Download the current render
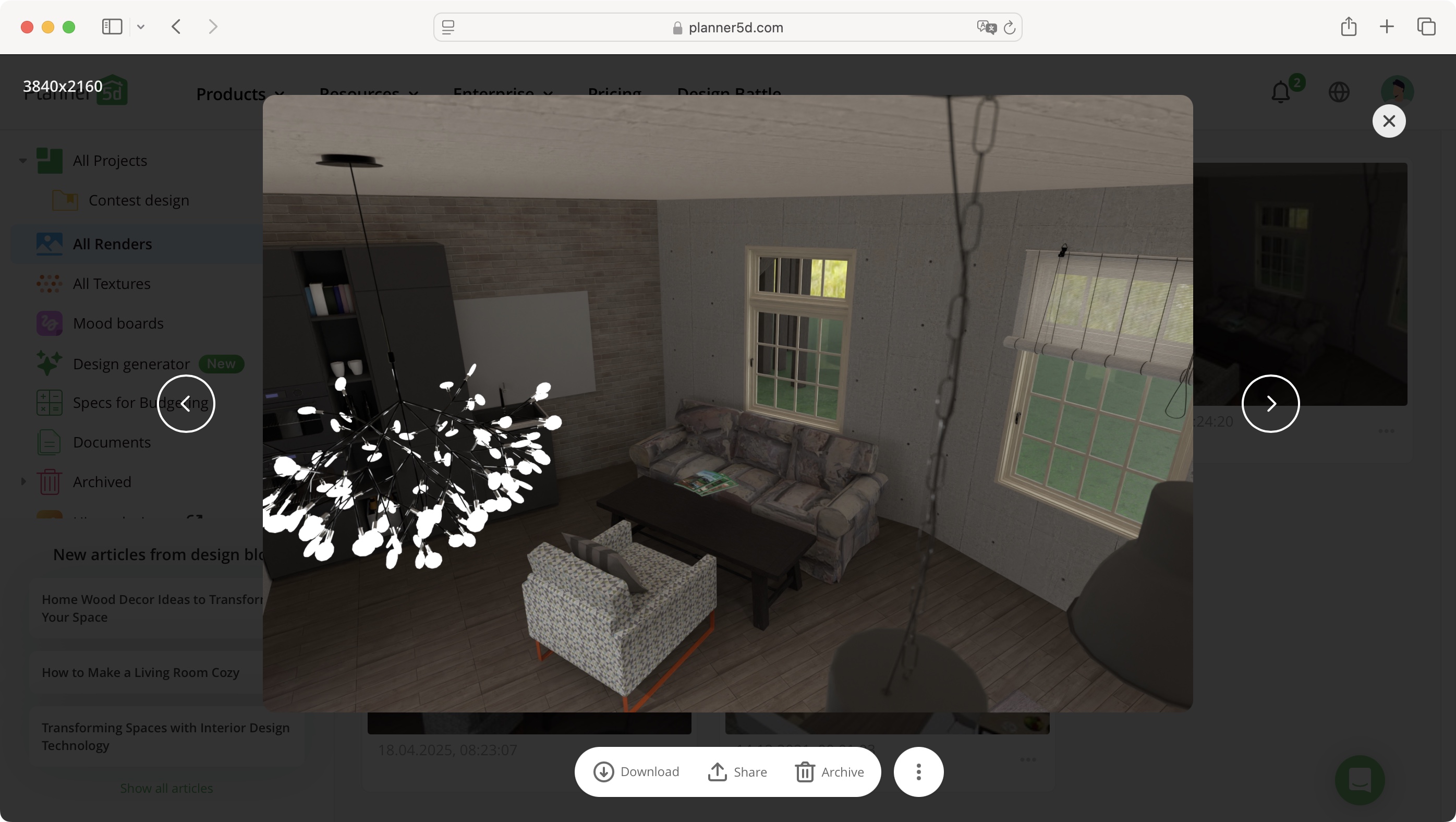 636,772
